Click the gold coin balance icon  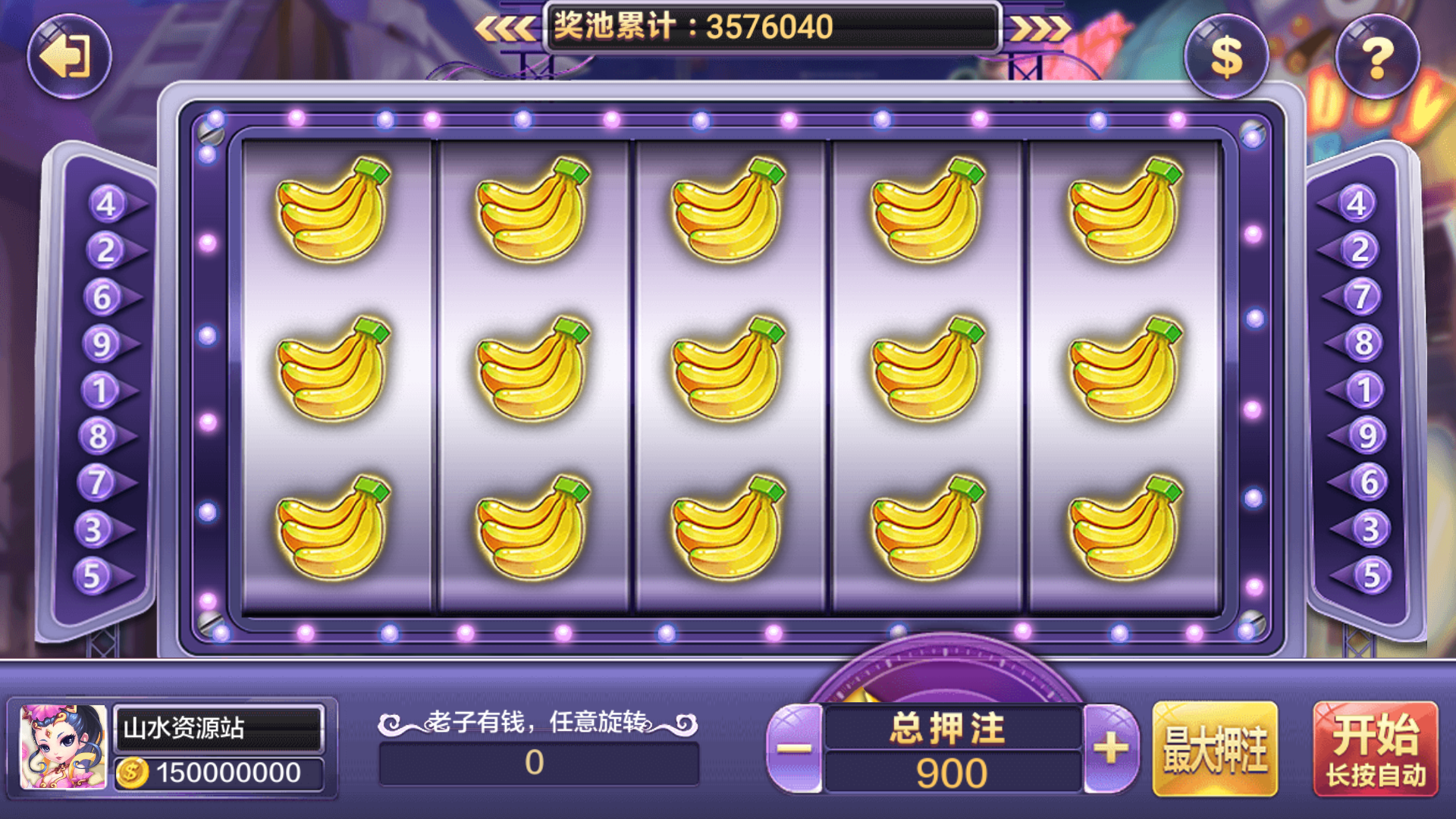pyautogui.click(x=132, y=773)
